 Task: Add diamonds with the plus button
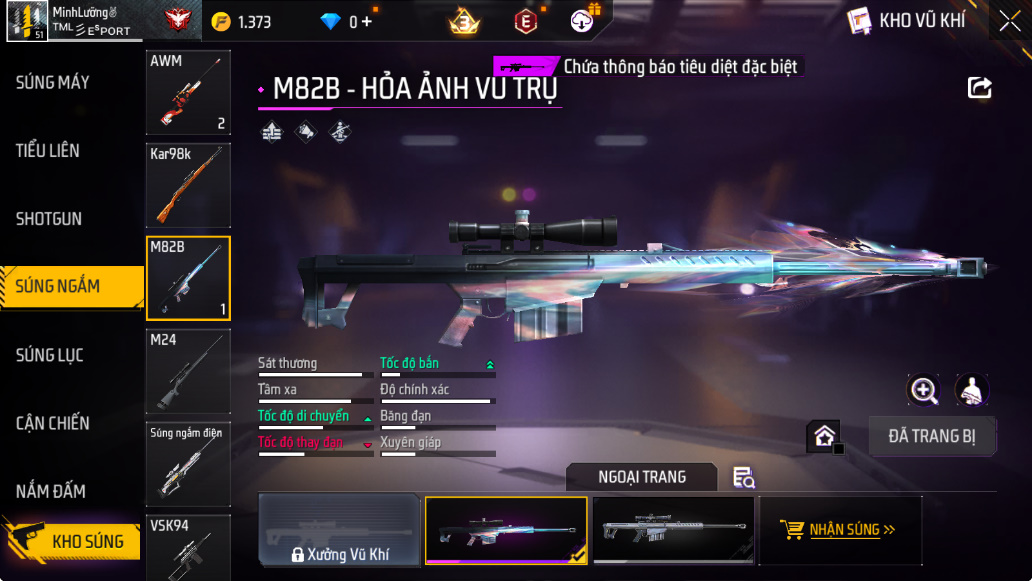coord(367,21)
